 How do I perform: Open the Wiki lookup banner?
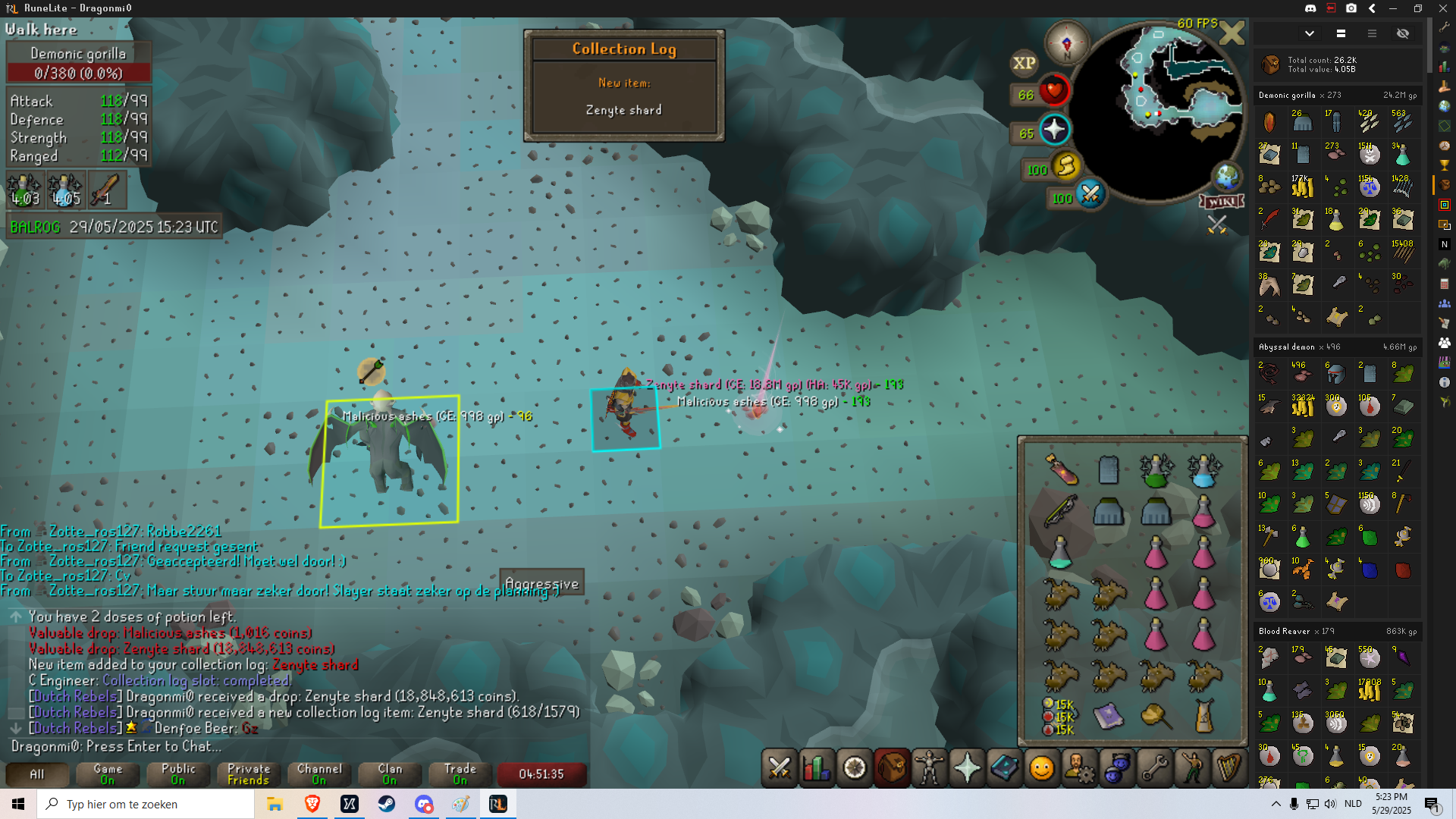click(x=1222, y=201)
